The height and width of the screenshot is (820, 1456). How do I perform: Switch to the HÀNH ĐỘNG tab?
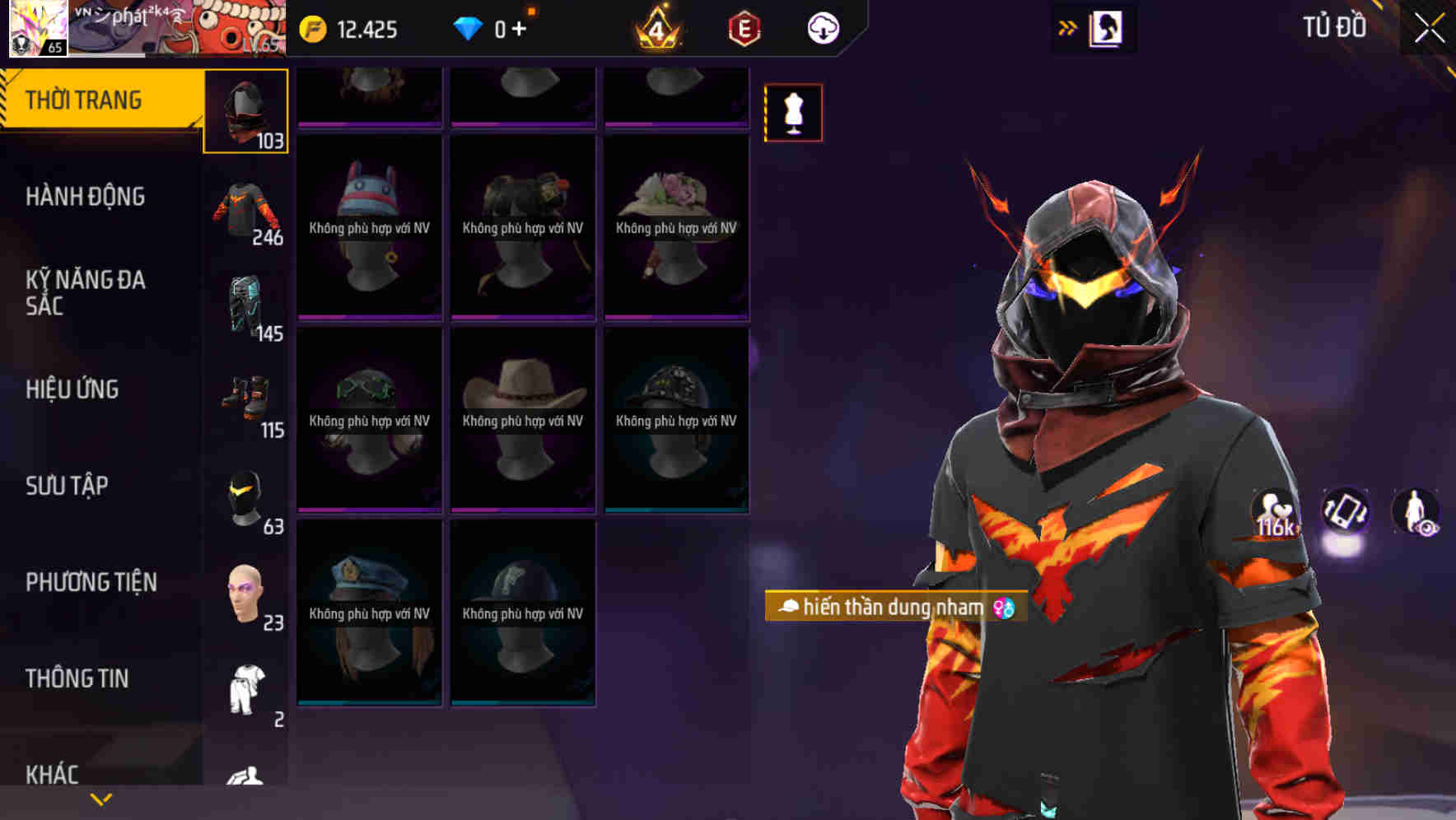pos(86,196)
